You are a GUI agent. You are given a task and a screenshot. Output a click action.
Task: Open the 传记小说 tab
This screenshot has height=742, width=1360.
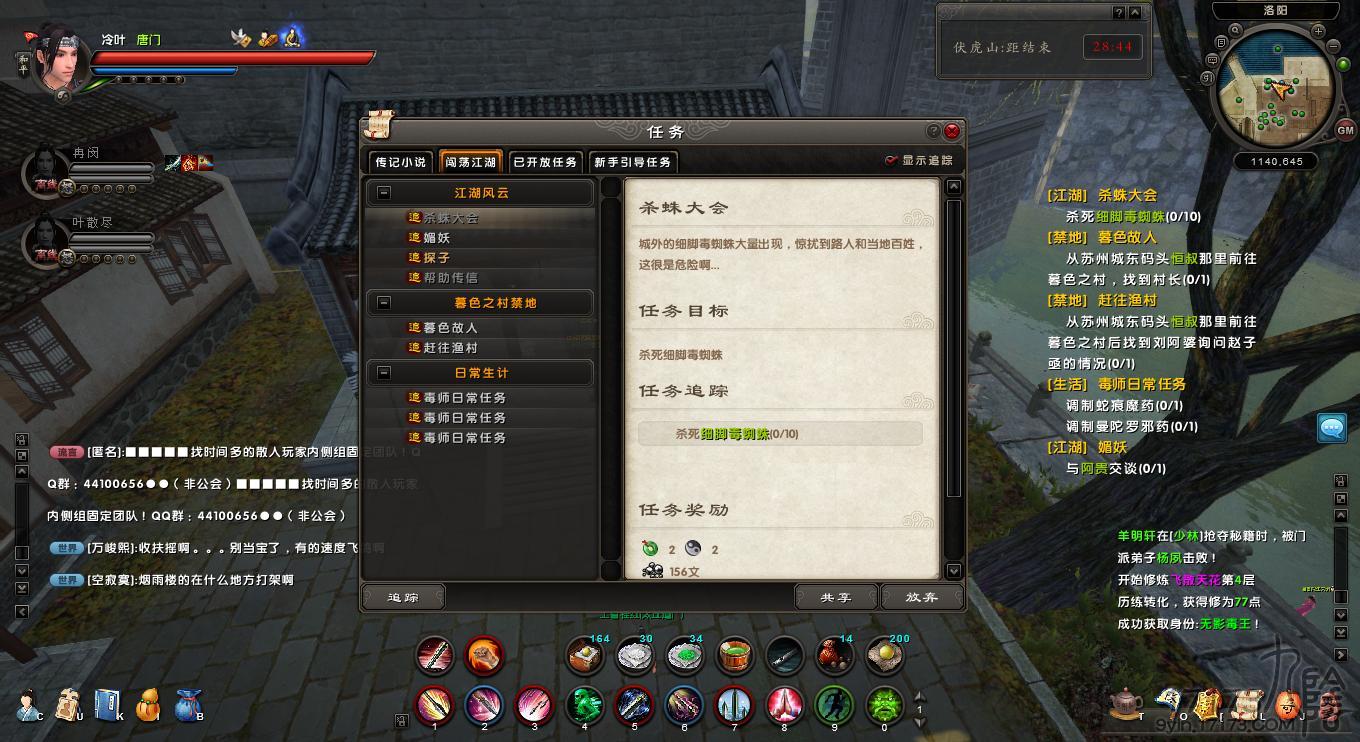click(400, 161)
